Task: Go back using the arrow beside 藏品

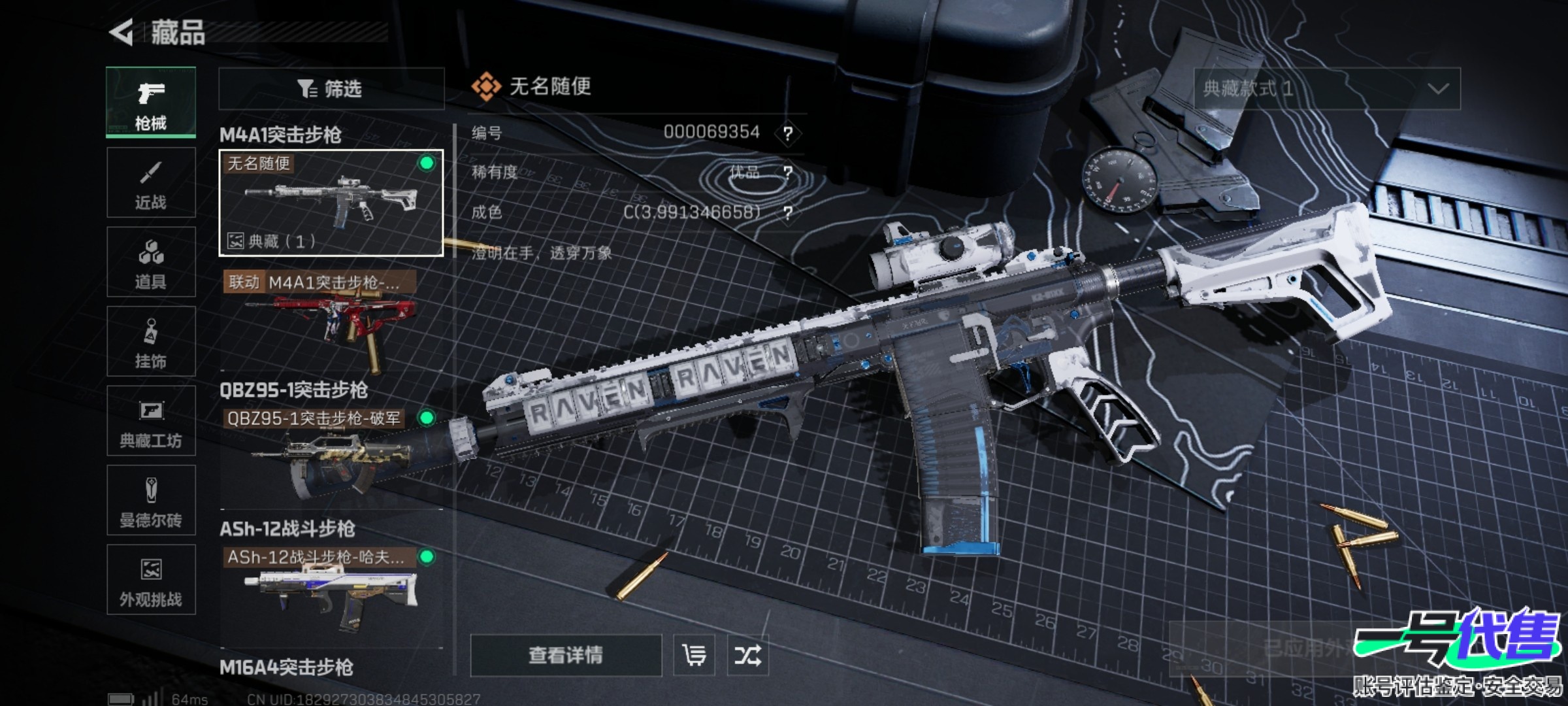Action: (x=122, y=33)
